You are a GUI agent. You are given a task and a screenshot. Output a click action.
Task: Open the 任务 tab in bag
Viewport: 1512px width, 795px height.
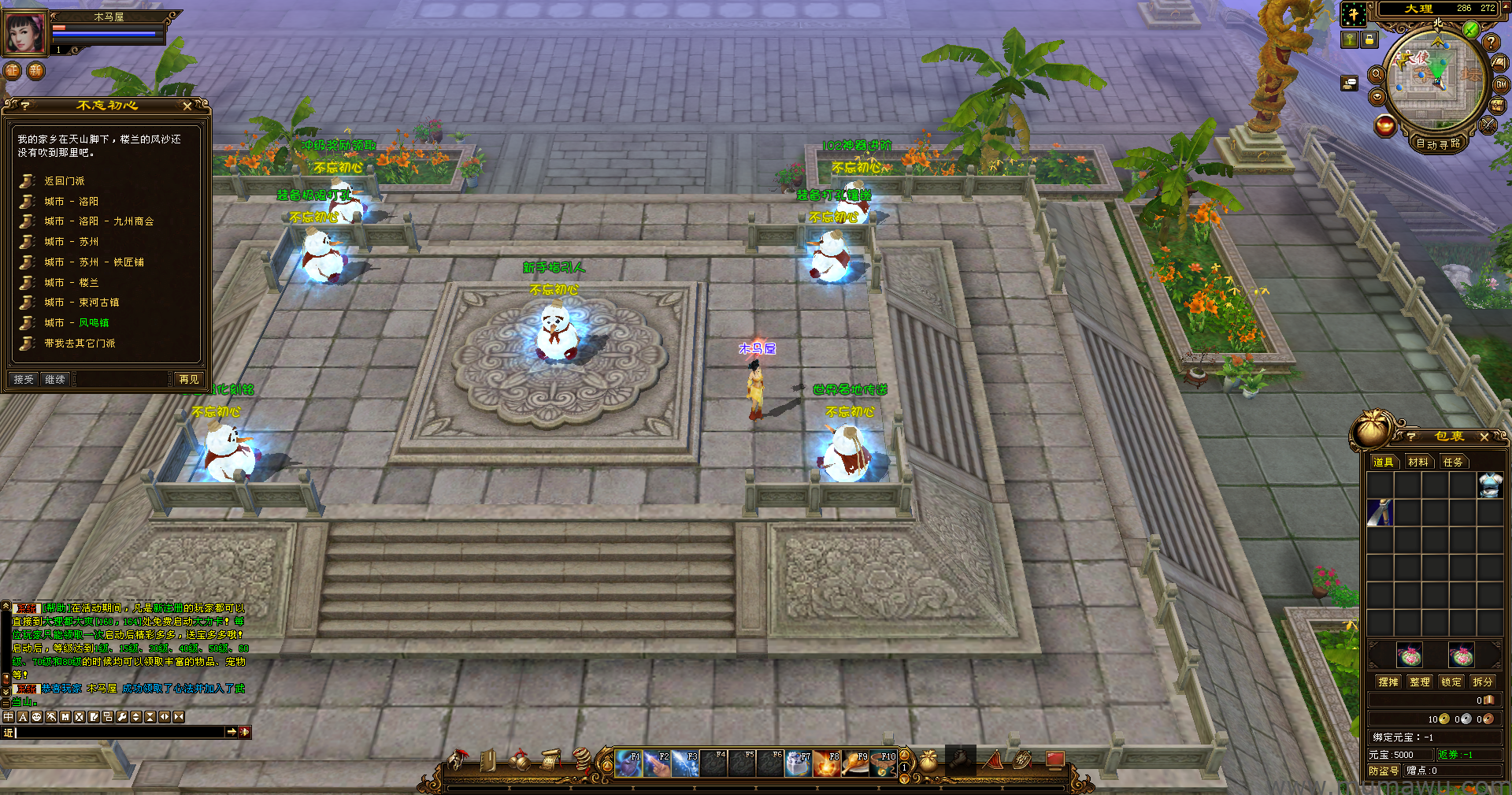tap(1452, 462)
